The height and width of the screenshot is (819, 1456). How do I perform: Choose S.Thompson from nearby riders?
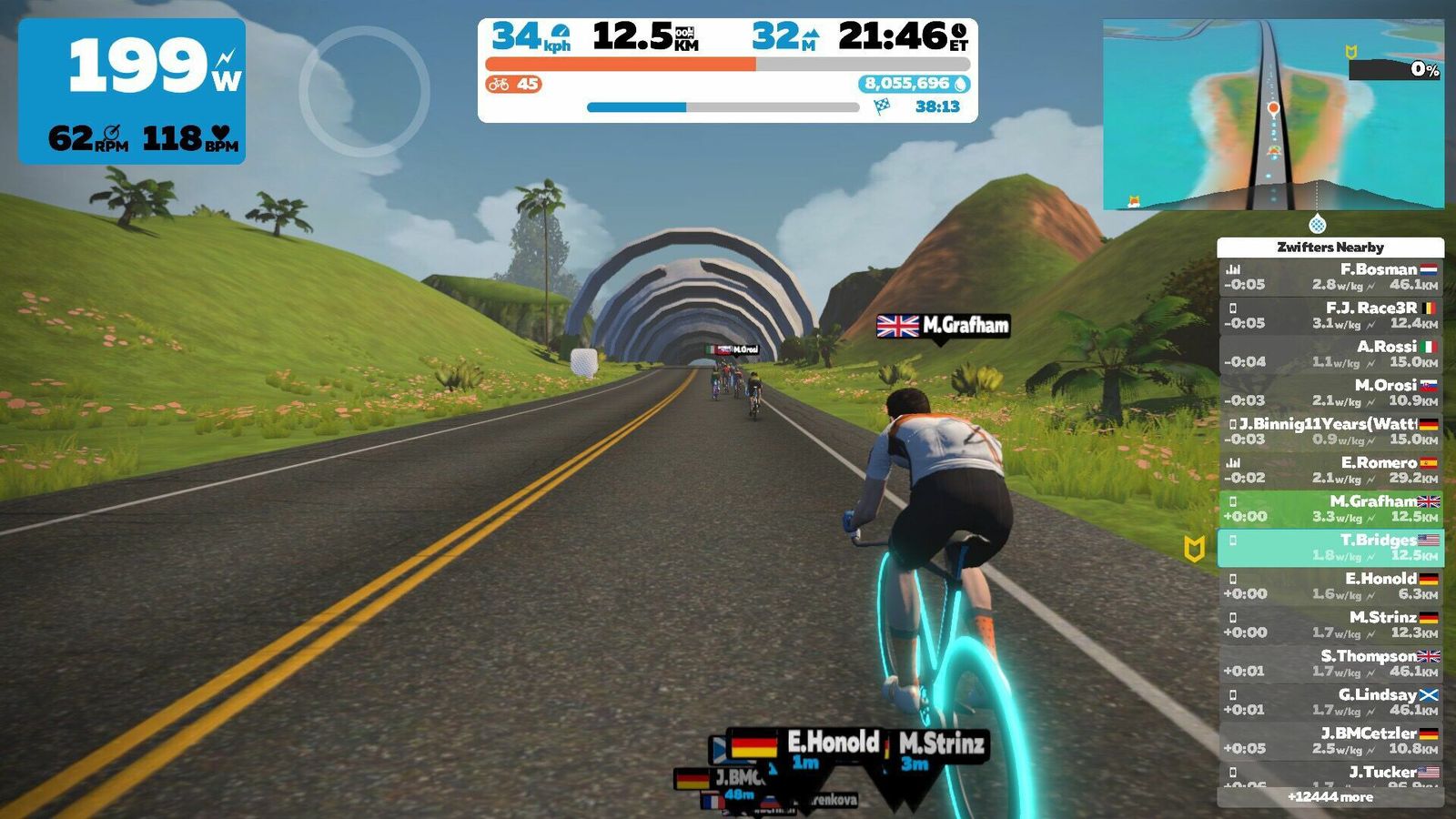pos(1330,663)
